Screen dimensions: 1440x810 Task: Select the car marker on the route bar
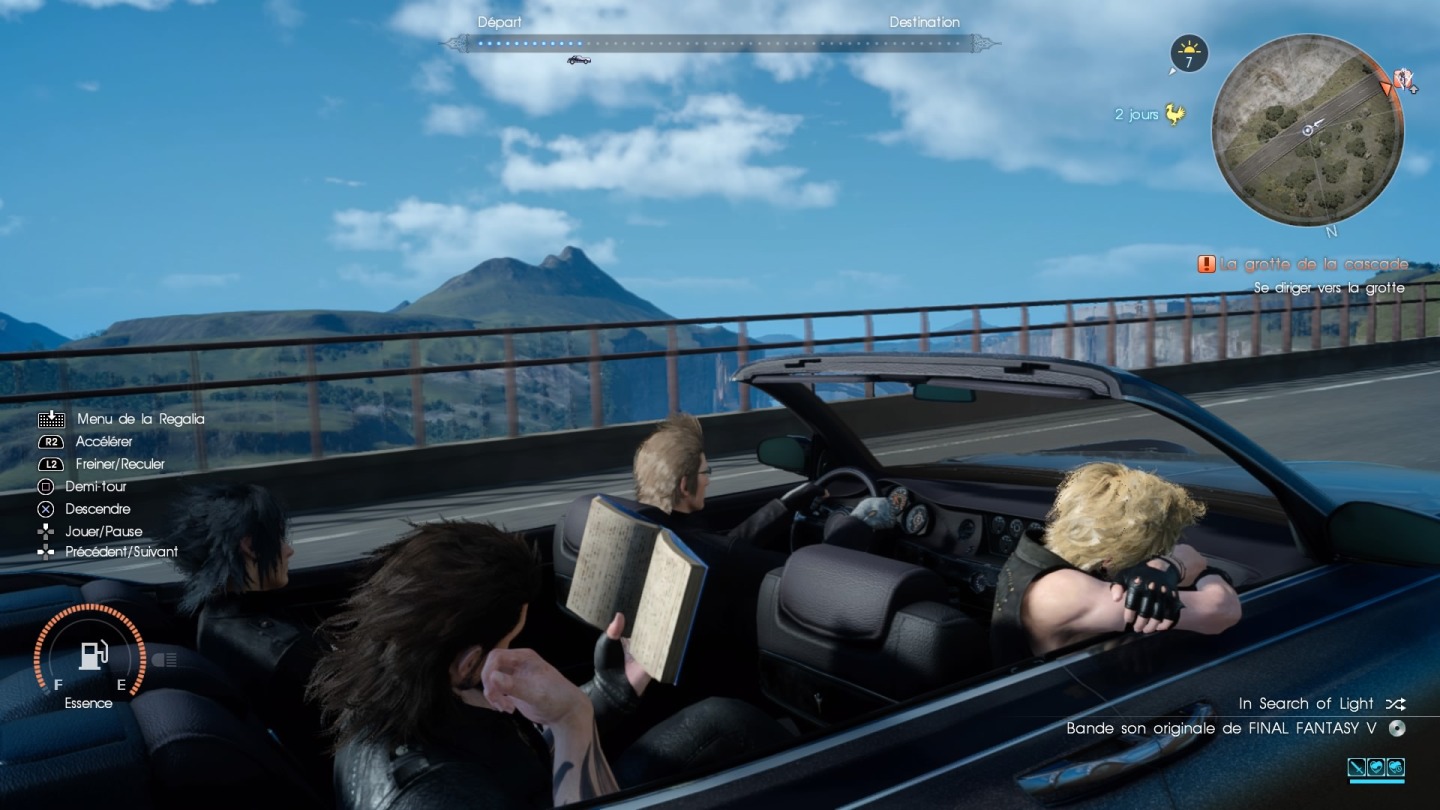point(579,60)
